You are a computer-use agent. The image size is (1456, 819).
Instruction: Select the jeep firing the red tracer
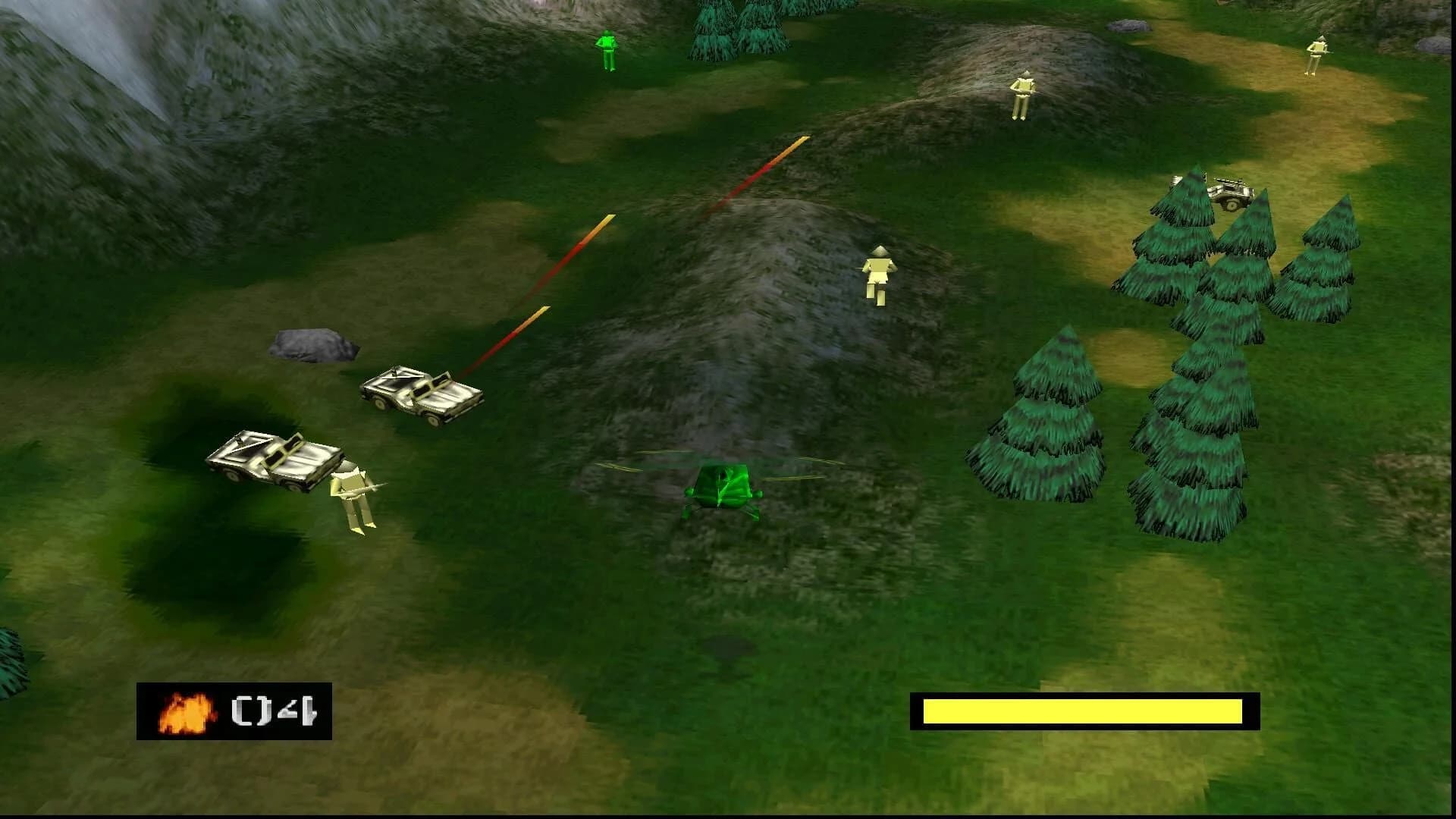(x=421, y=398)
